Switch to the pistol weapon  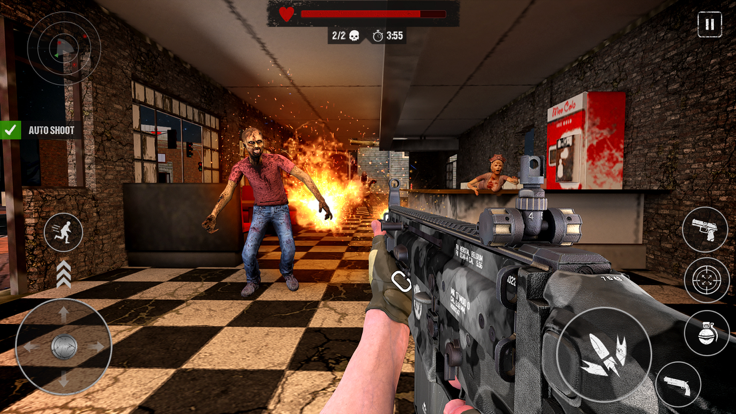click(x=705, y=229)
